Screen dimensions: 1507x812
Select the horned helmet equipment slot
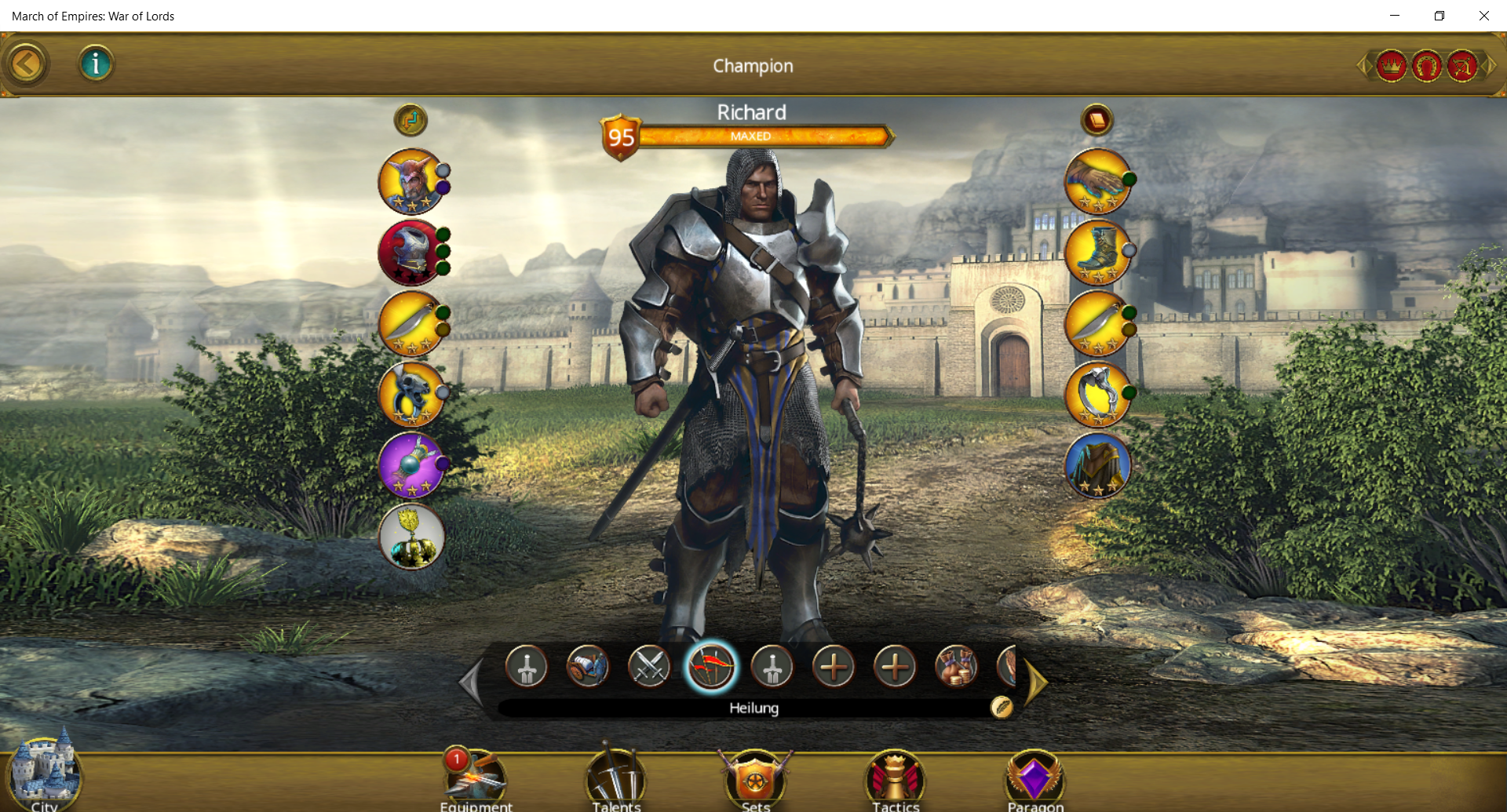coord(411,181)
